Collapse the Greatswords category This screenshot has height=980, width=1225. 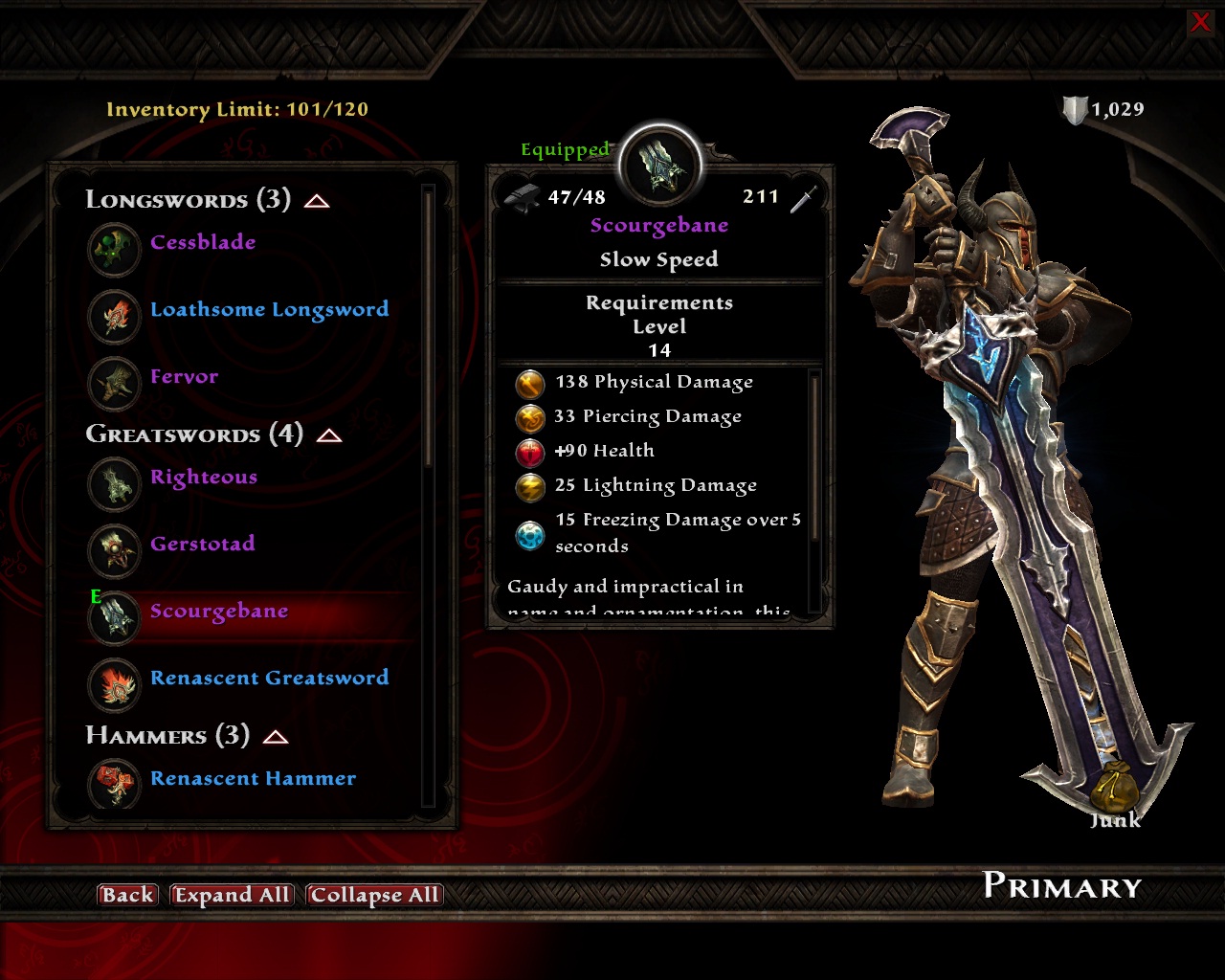329,435
